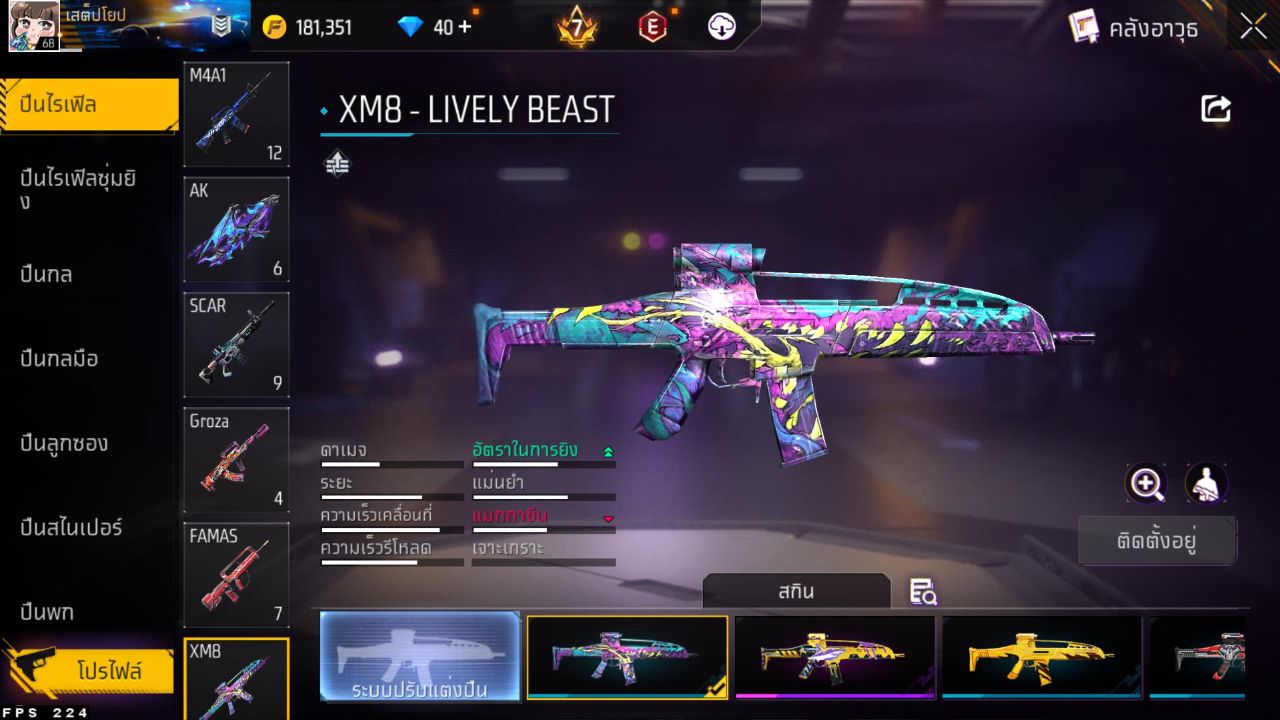Expand the diamond balance with the + control

466,27
